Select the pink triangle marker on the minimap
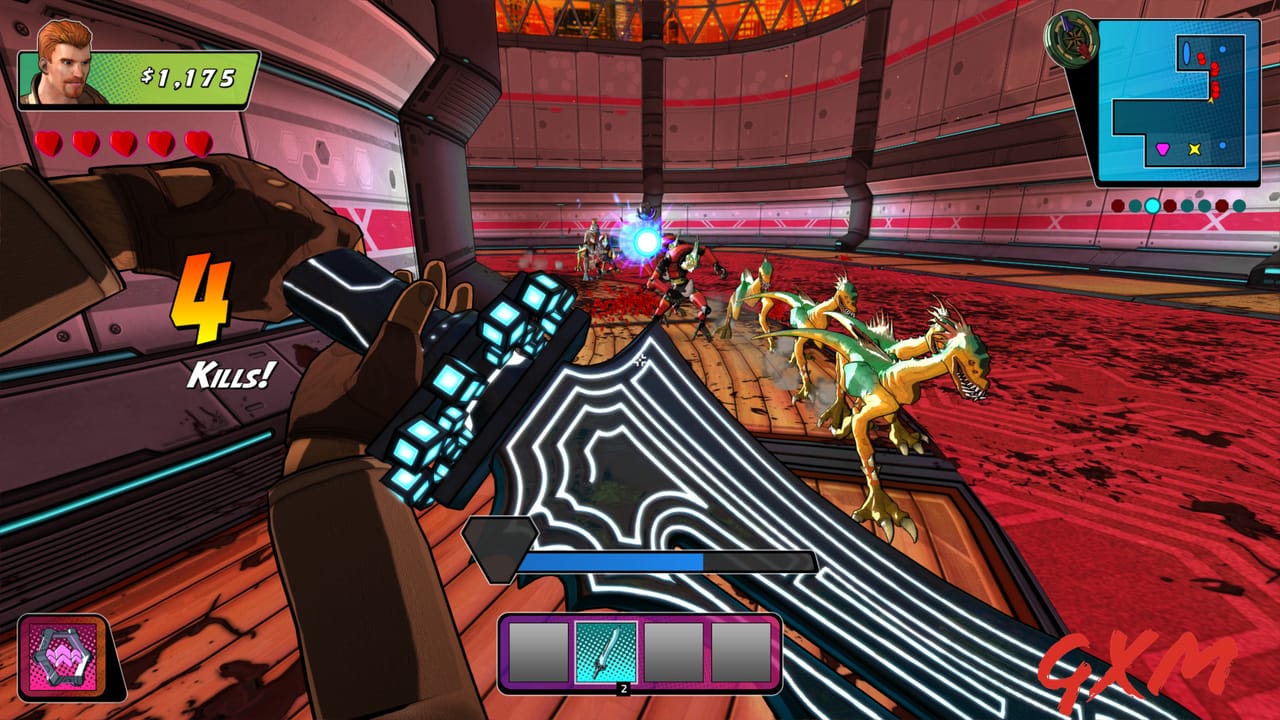The width and height of the screenshot is (1280, 720). 1162,148
